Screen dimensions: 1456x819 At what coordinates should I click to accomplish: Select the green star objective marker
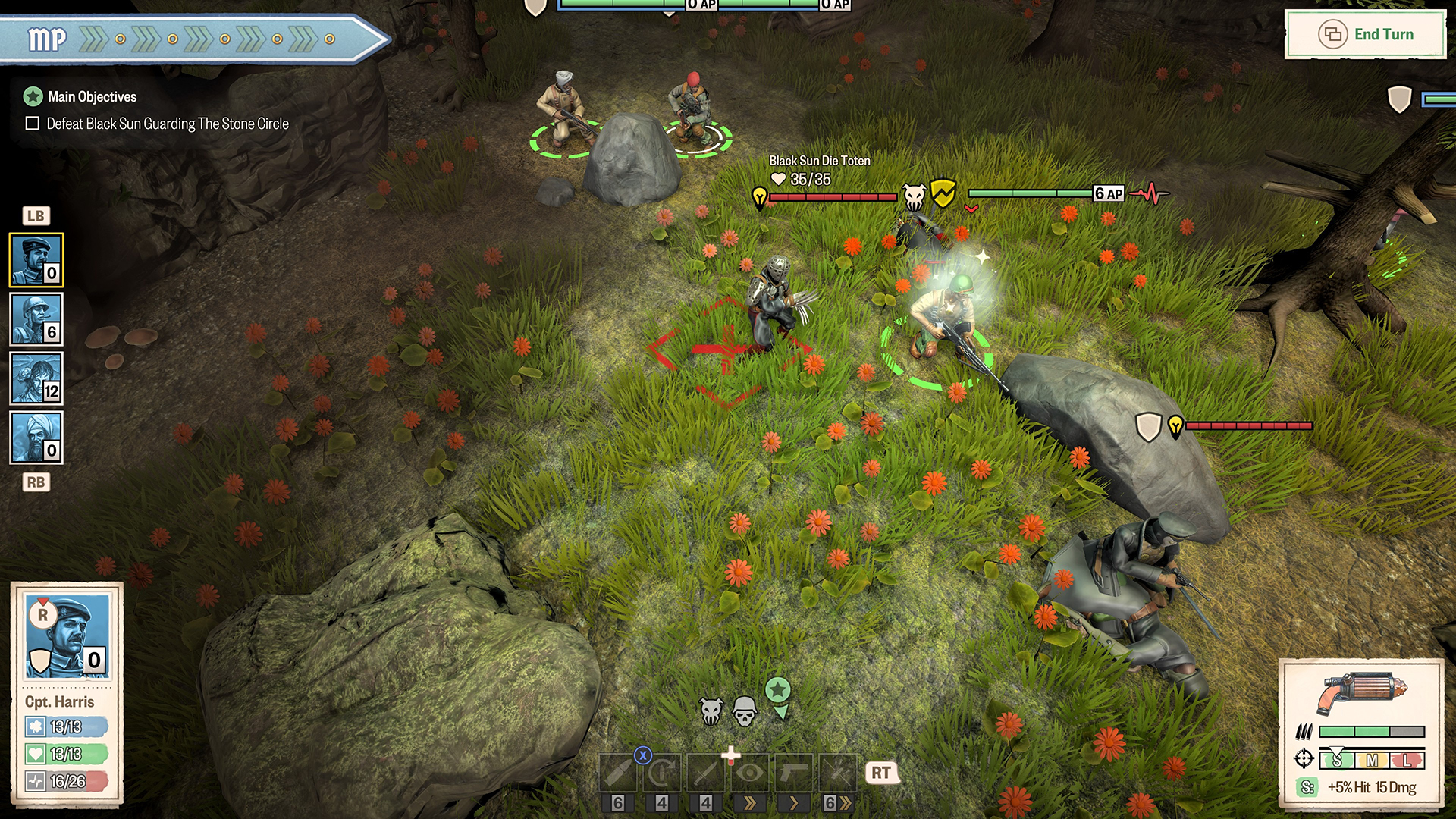tap(778, 691)
